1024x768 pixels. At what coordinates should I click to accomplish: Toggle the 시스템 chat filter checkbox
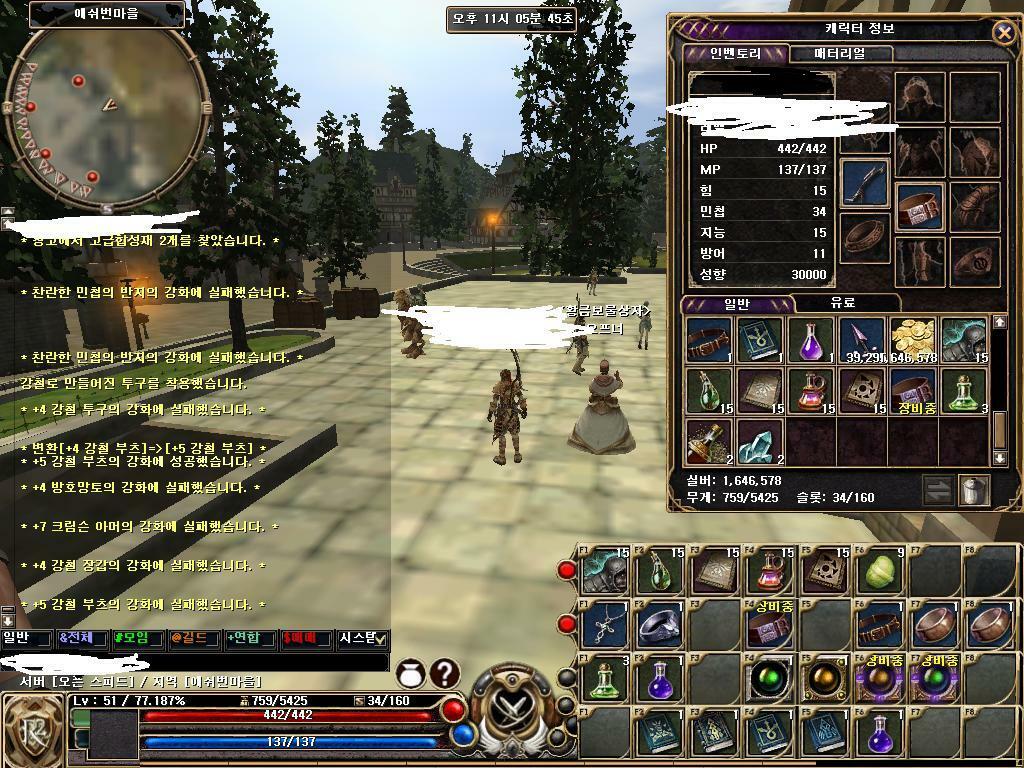tap(380, 639)
